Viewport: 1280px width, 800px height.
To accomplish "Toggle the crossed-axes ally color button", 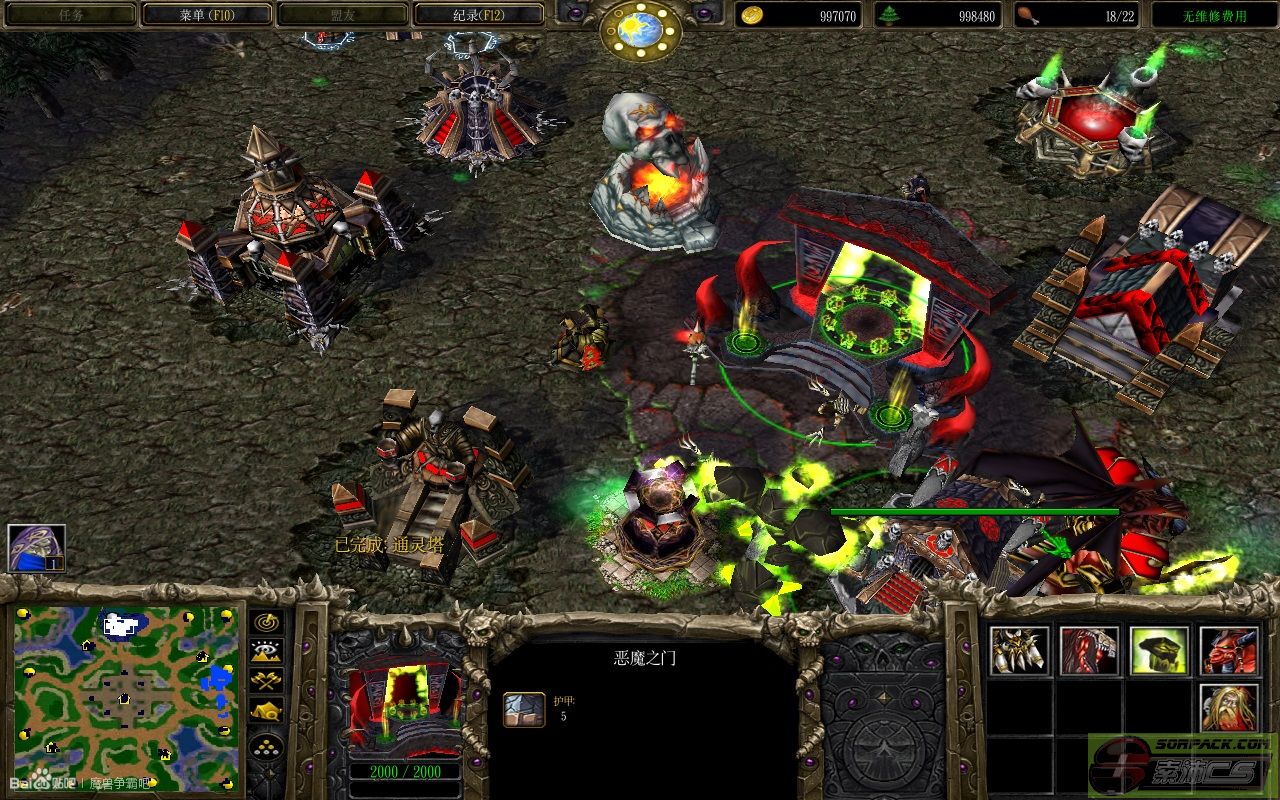I will click(x=267, y=681).
